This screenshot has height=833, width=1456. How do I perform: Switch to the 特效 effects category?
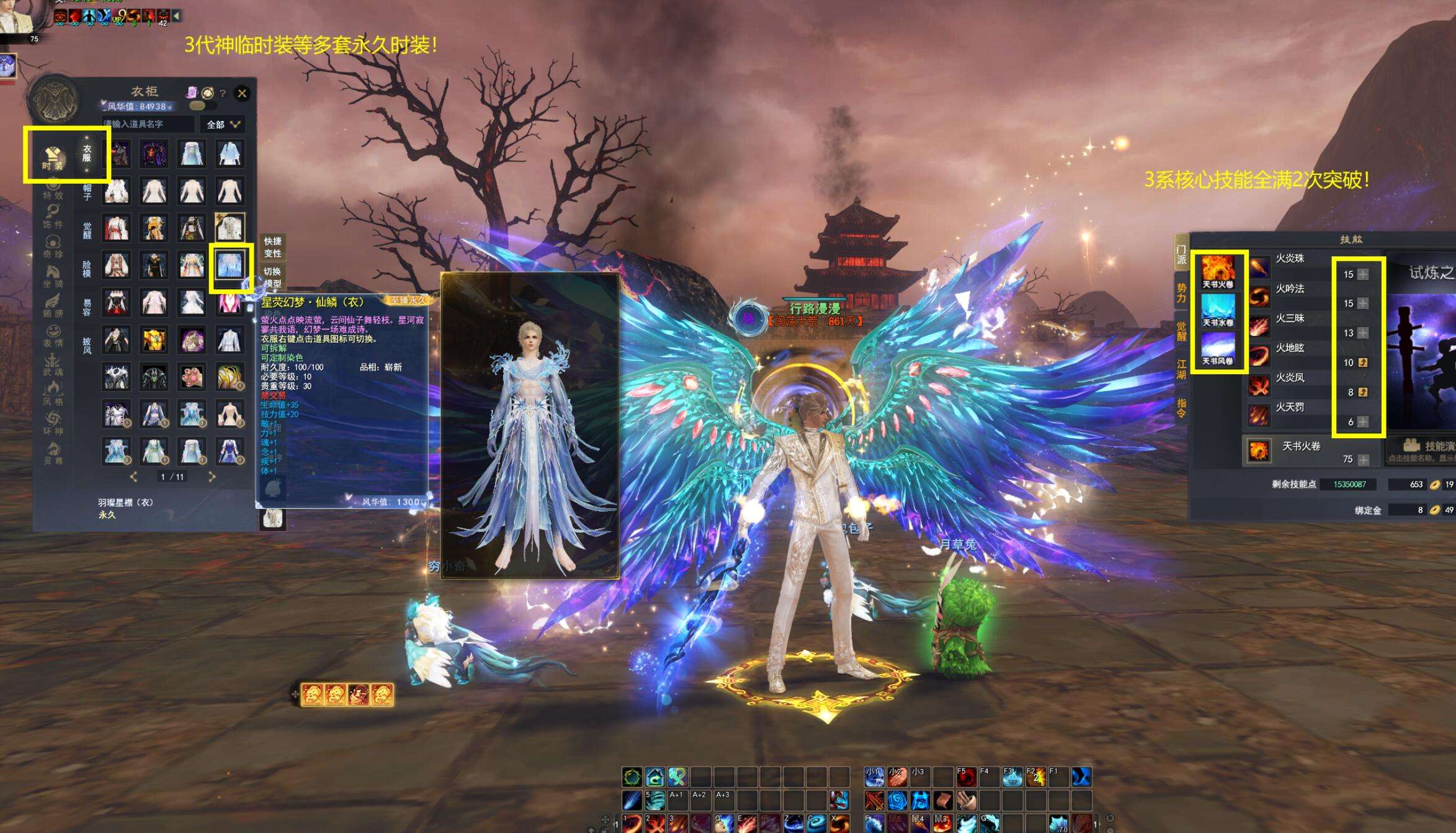point(53,189)
